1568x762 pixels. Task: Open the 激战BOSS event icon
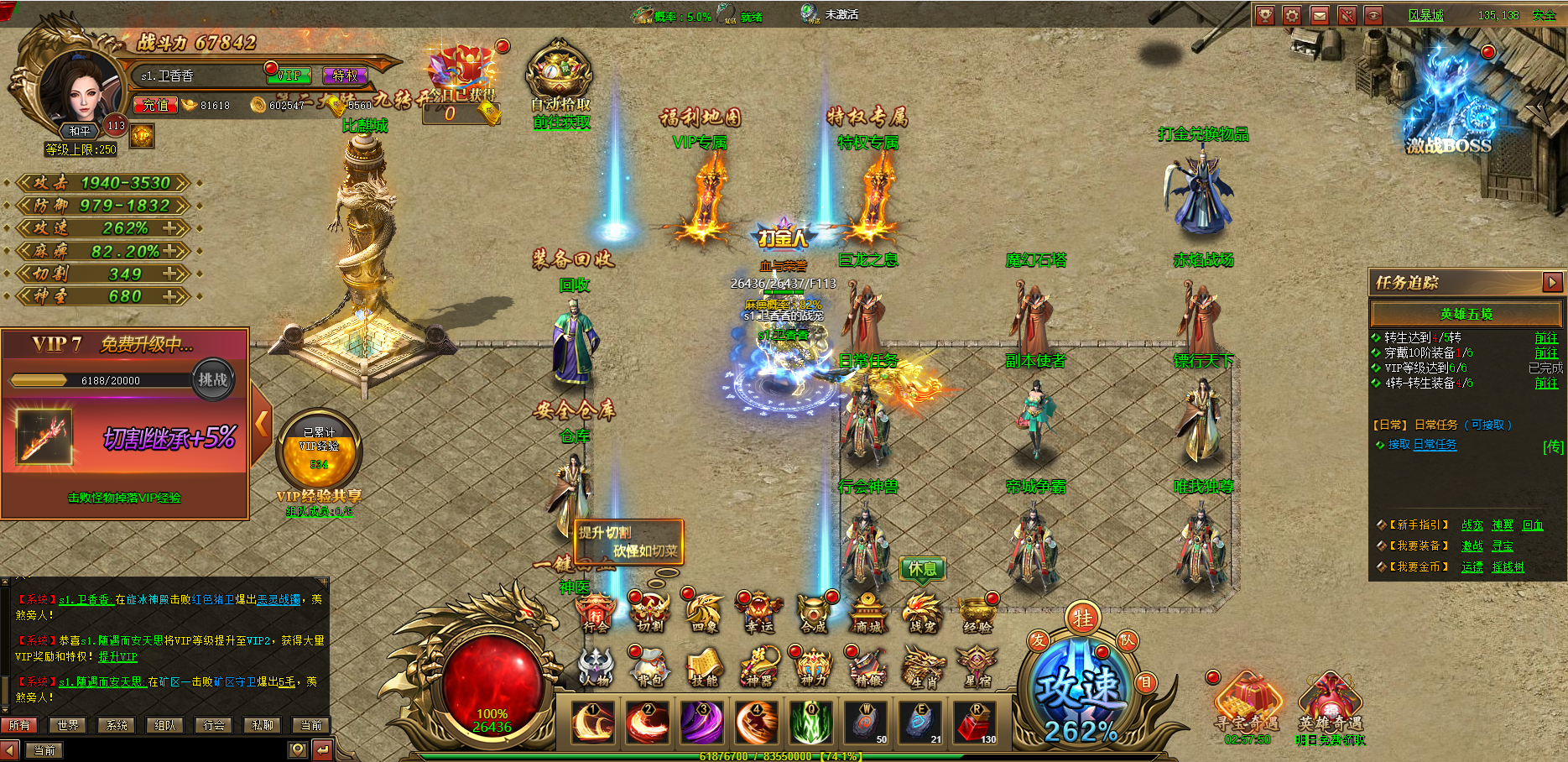[x=1449, y=117]
